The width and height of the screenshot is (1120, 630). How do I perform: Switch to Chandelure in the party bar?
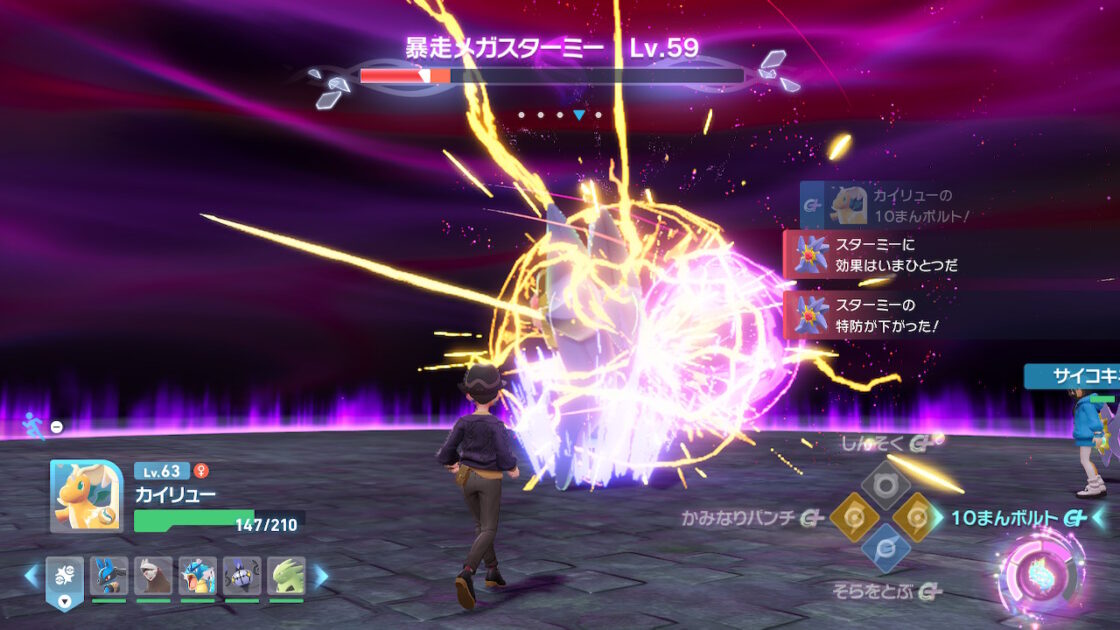[x=242, y=576]
